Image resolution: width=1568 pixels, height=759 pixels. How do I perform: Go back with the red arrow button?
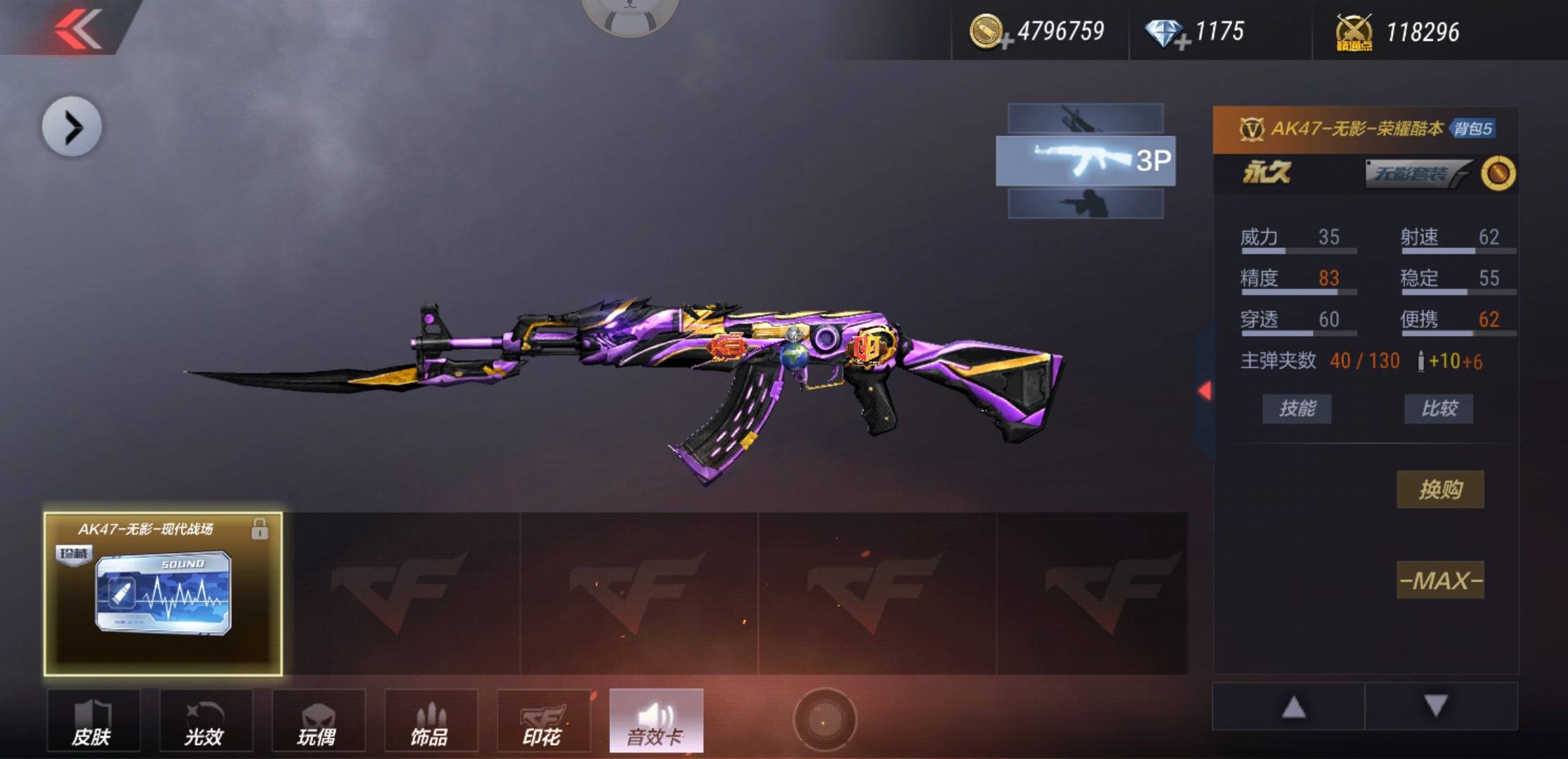[79, 28]
